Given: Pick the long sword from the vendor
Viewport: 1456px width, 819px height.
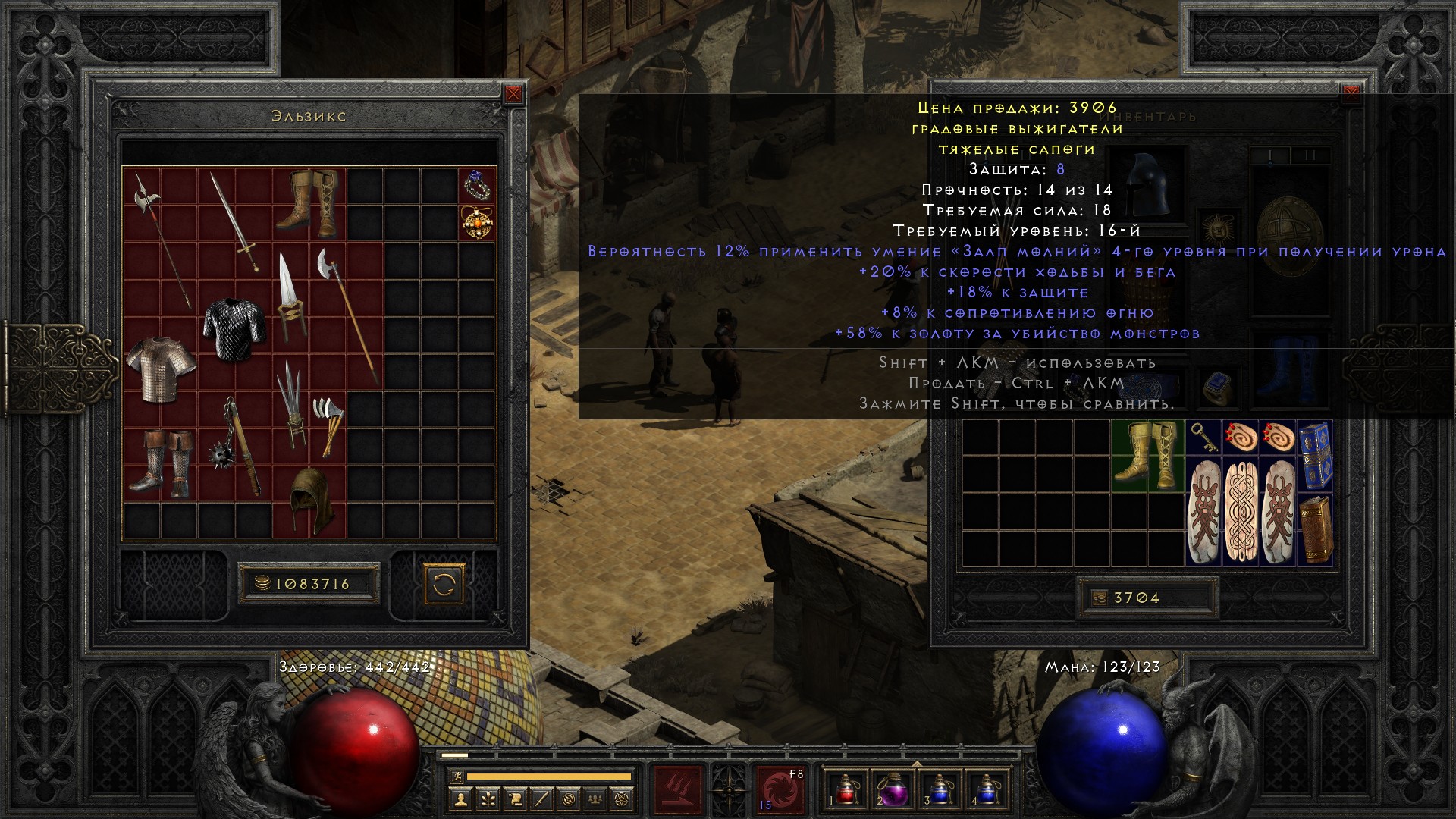Looking at the screenshot, I should point(234,221).
